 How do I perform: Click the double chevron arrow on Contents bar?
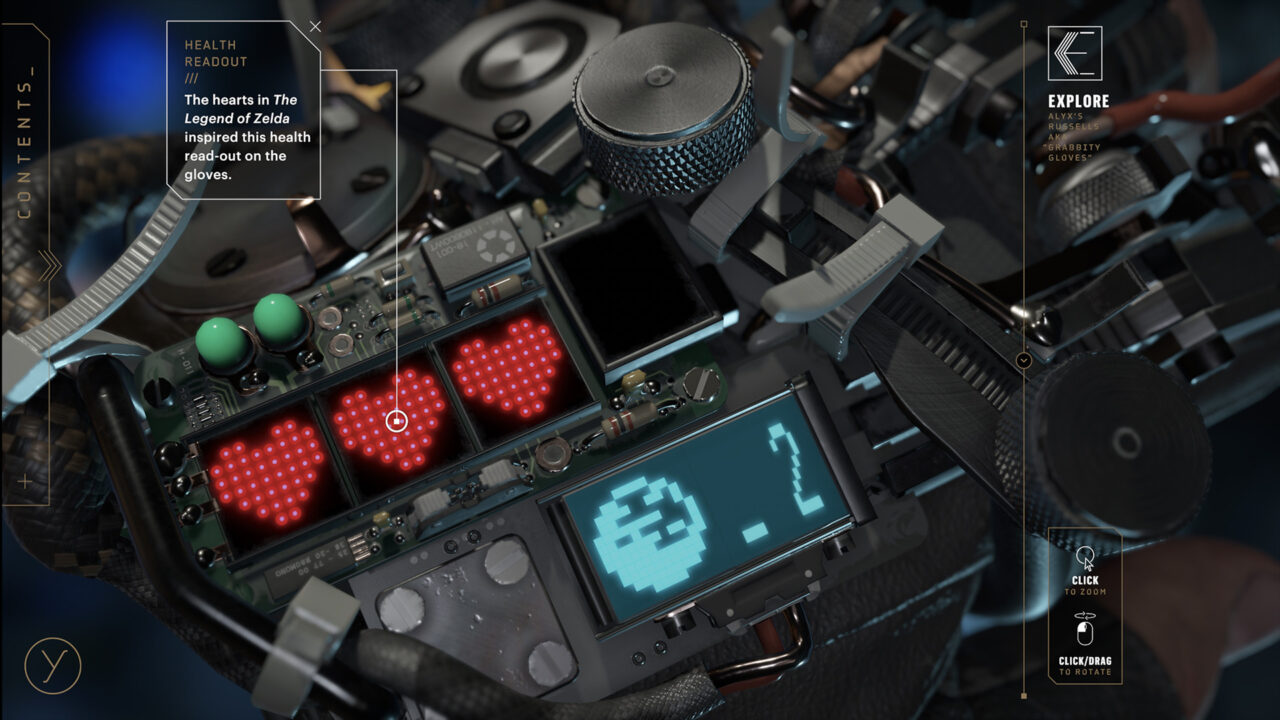(48, 266)
